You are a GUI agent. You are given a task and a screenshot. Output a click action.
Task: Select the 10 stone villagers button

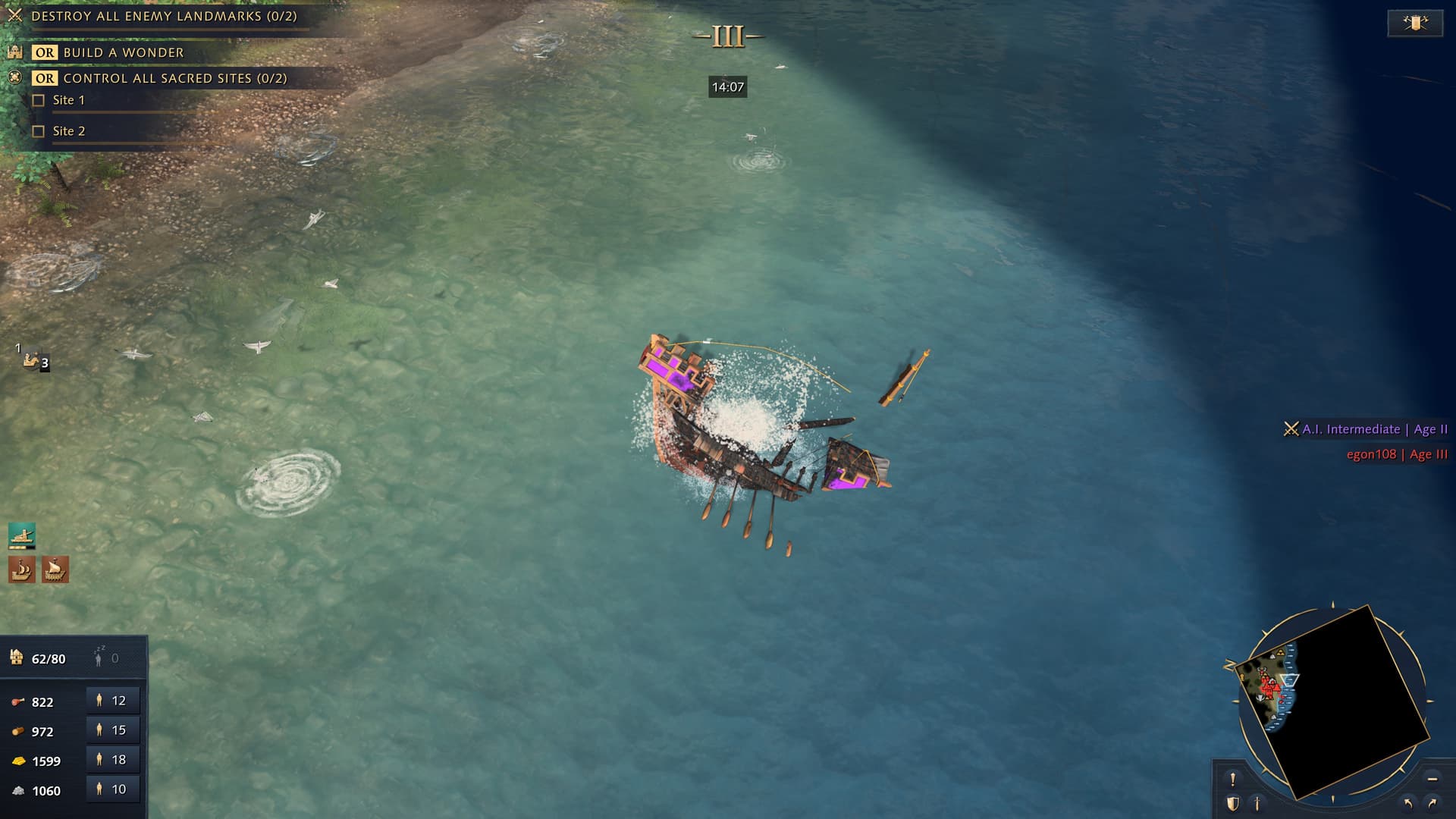[x=112, y=789]
